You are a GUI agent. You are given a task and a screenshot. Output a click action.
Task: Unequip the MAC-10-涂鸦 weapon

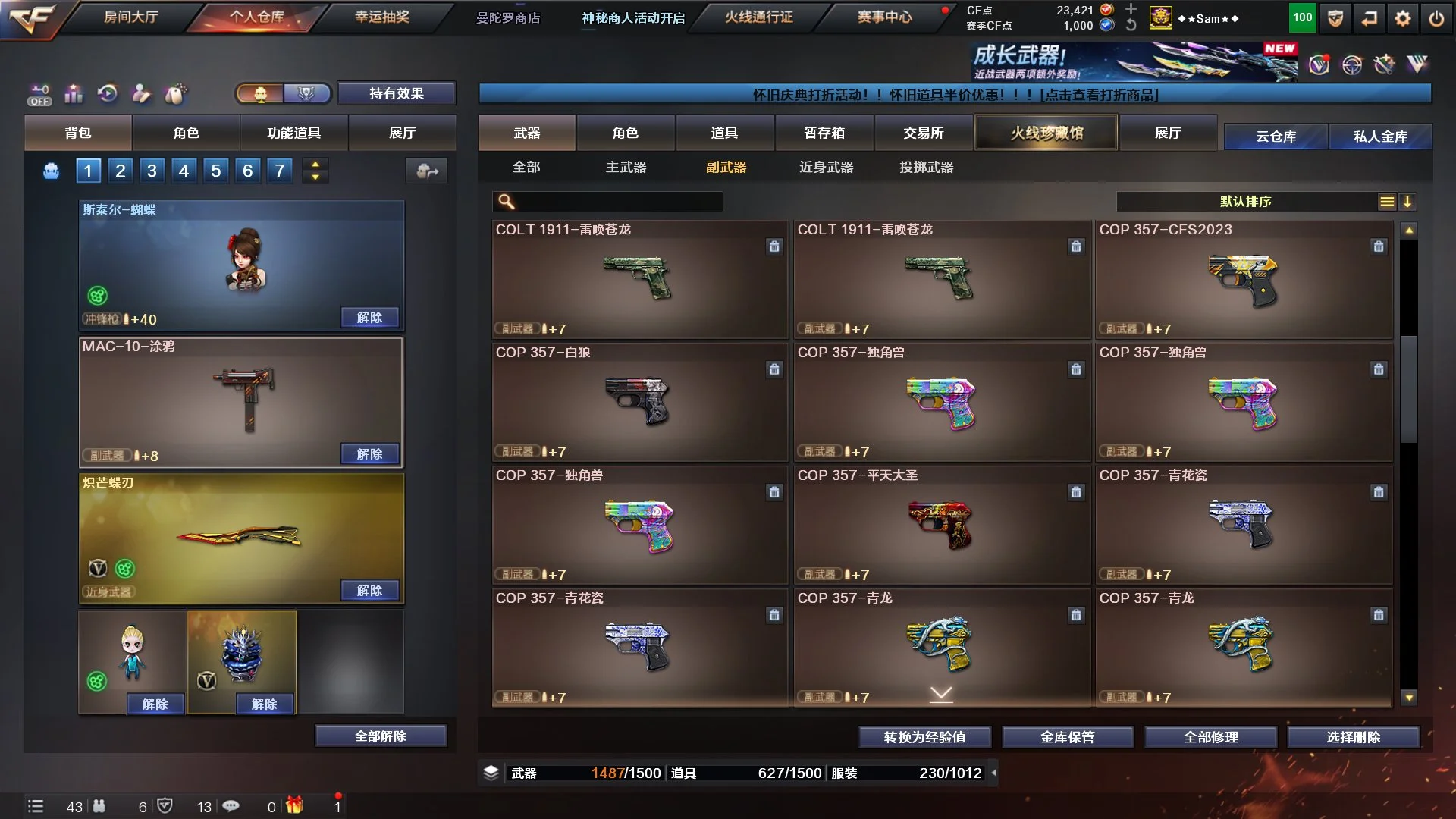tap(369, 453)
